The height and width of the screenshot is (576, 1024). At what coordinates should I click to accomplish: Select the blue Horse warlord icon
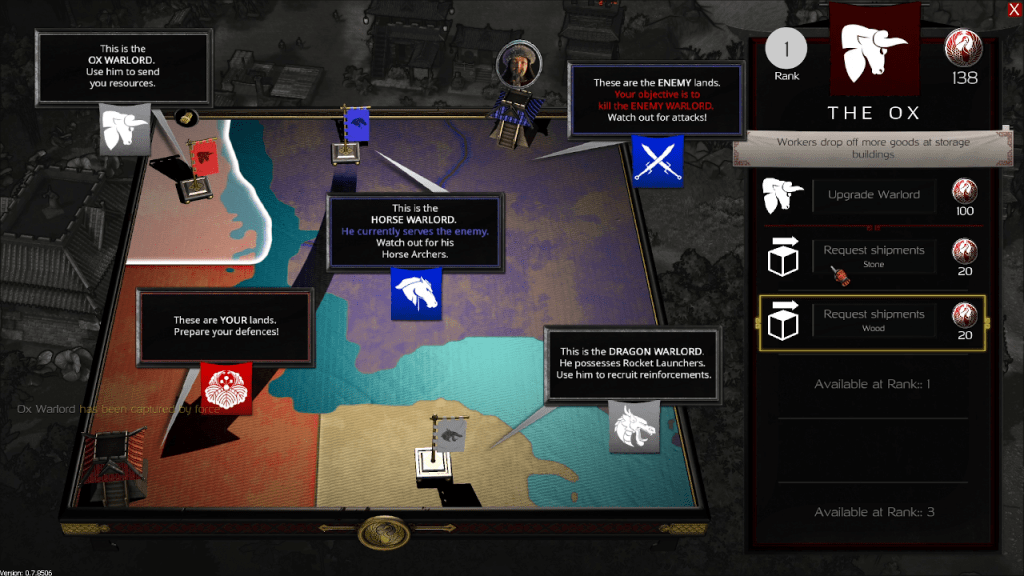416,294
